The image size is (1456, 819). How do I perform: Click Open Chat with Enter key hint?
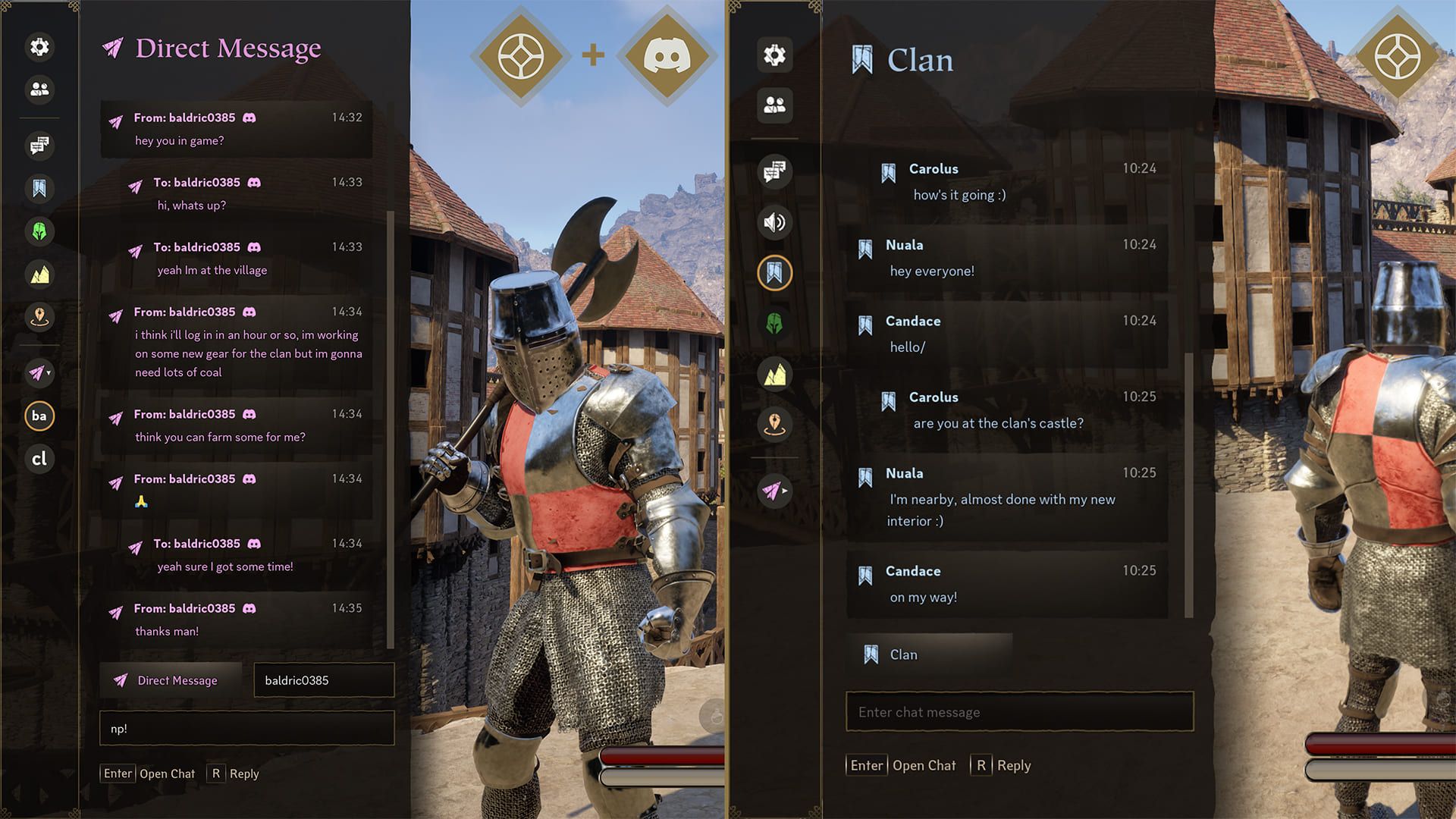coord(148,773)
